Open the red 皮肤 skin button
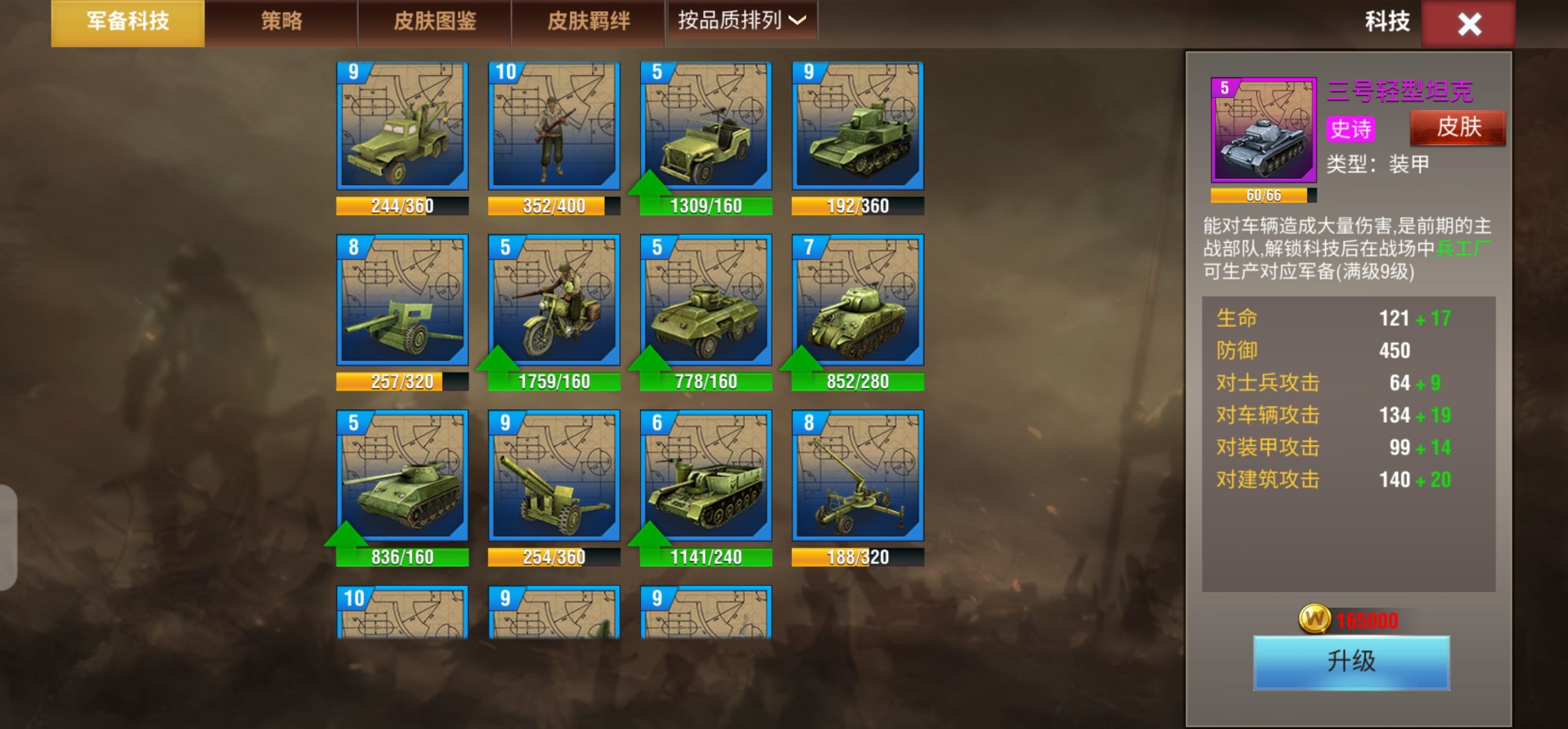1568x729 pixels. 1458,127
